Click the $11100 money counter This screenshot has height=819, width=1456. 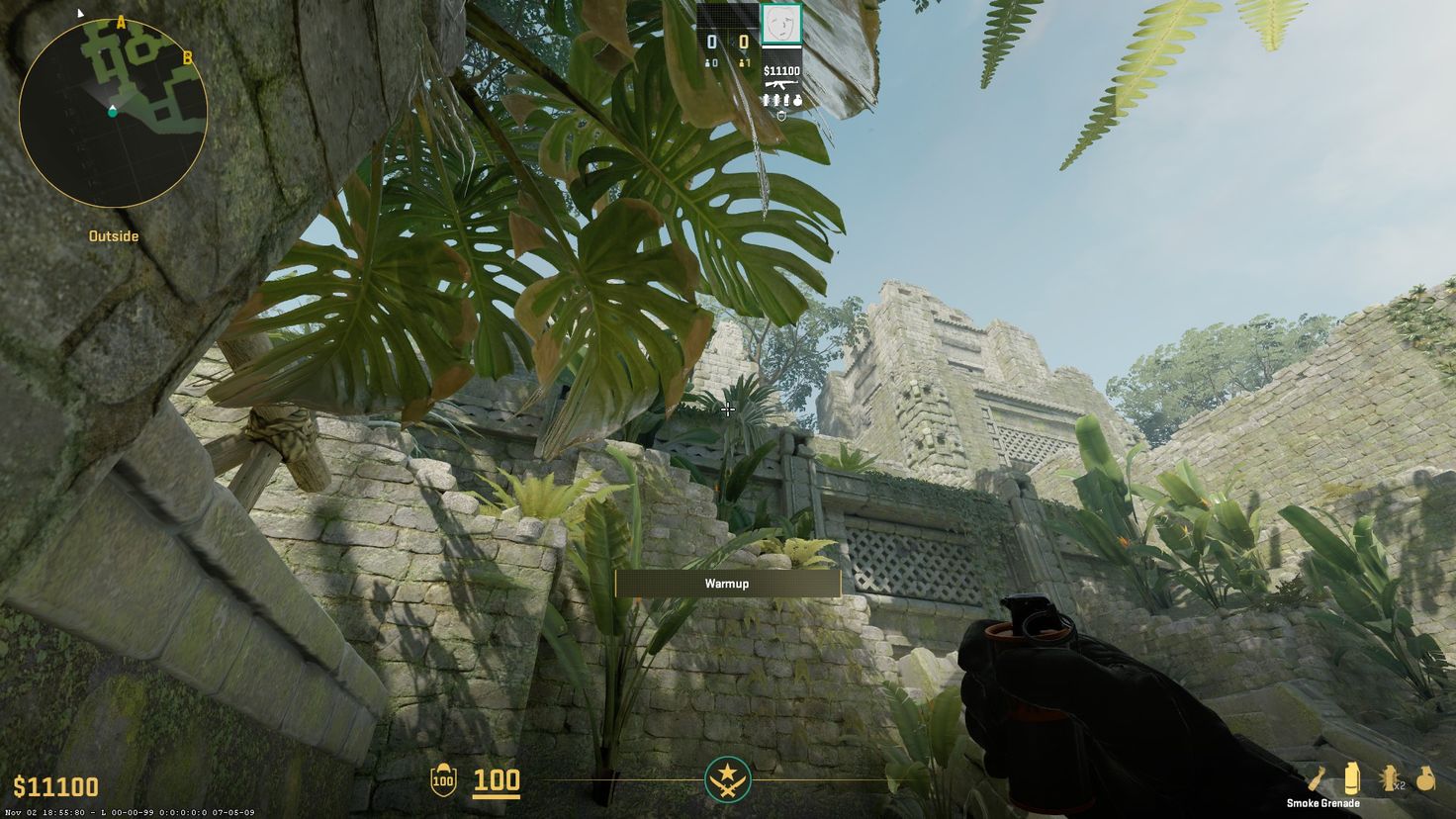coord(56,786)
